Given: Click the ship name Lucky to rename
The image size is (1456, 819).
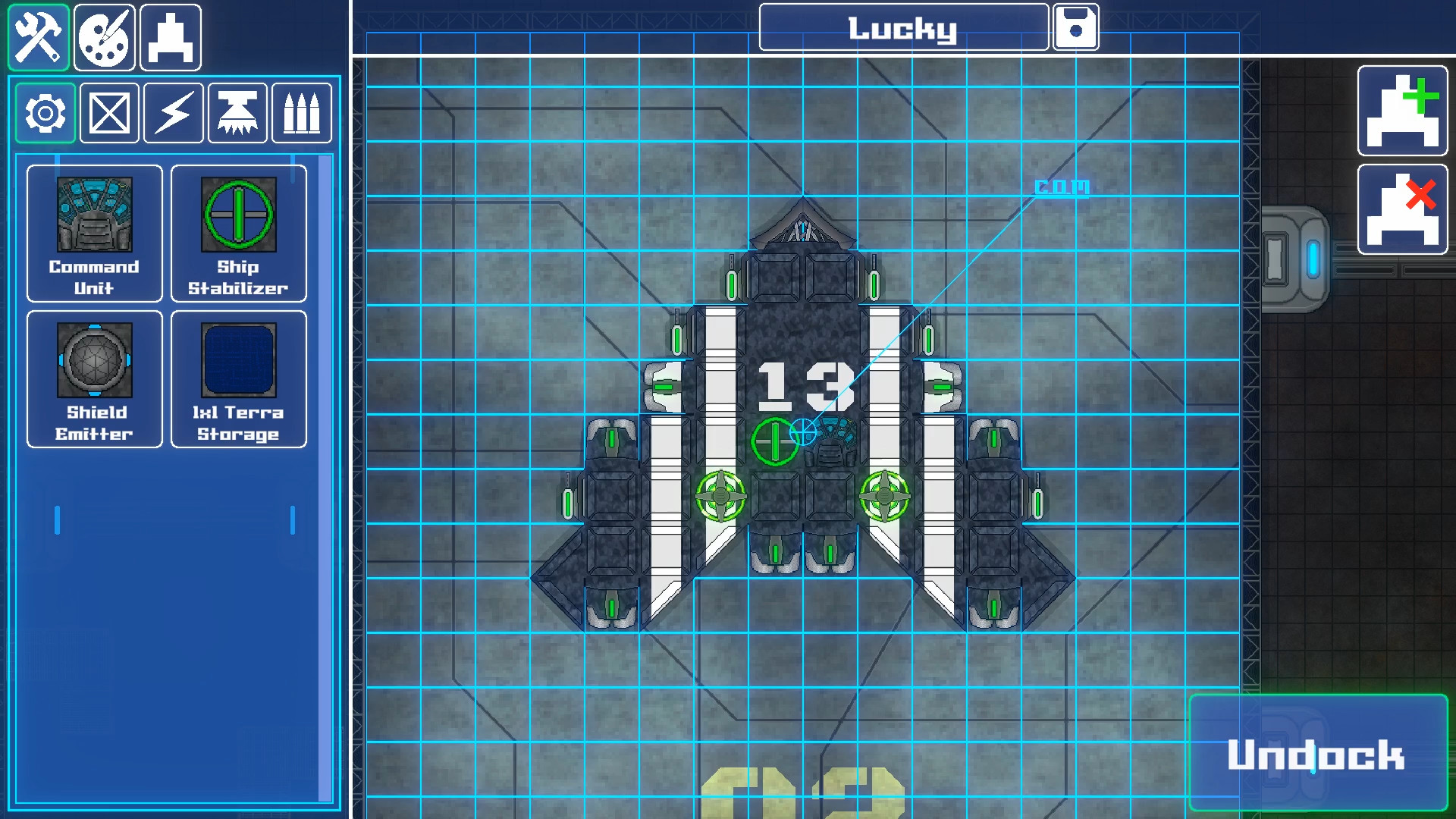Looking at the screenshot, I should pos(903,27).
